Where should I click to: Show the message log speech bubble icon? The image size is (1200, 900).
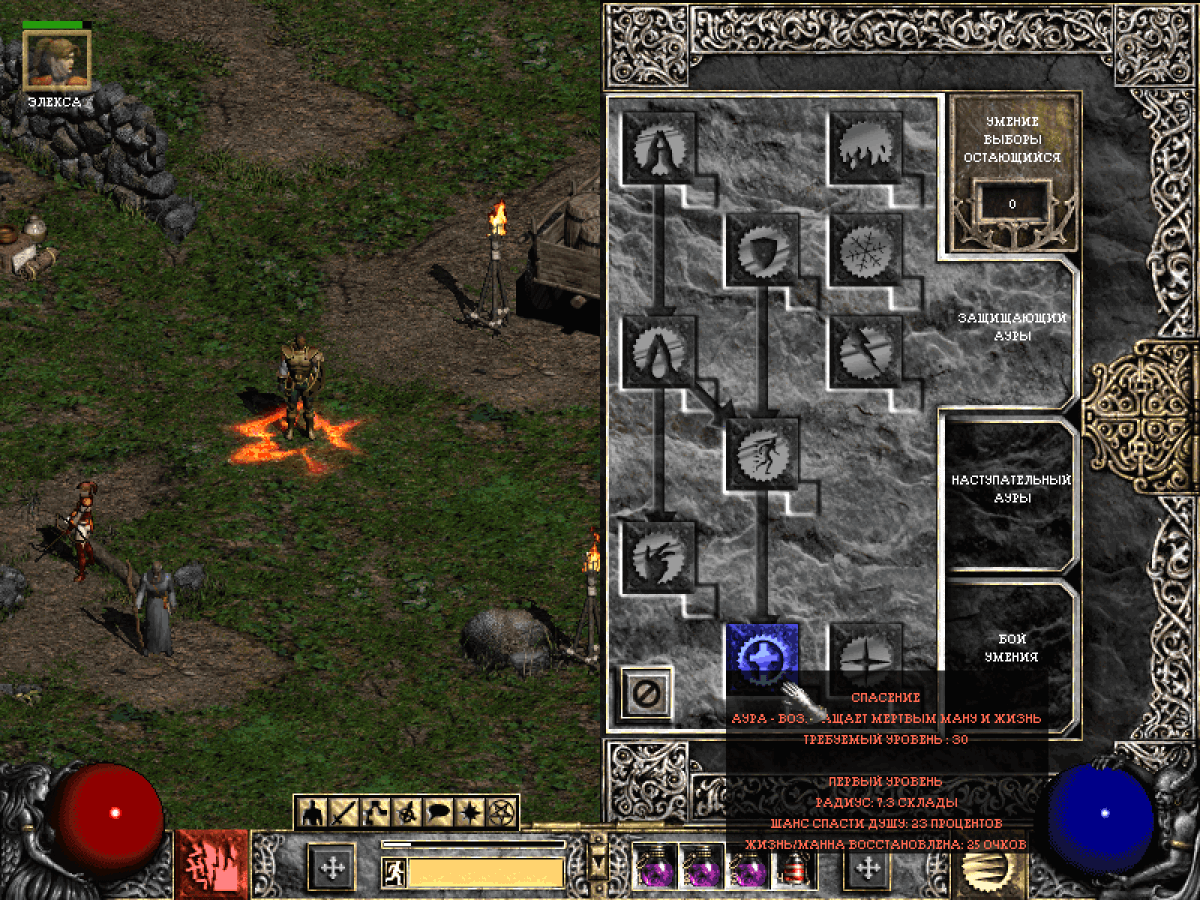(438, 813)
